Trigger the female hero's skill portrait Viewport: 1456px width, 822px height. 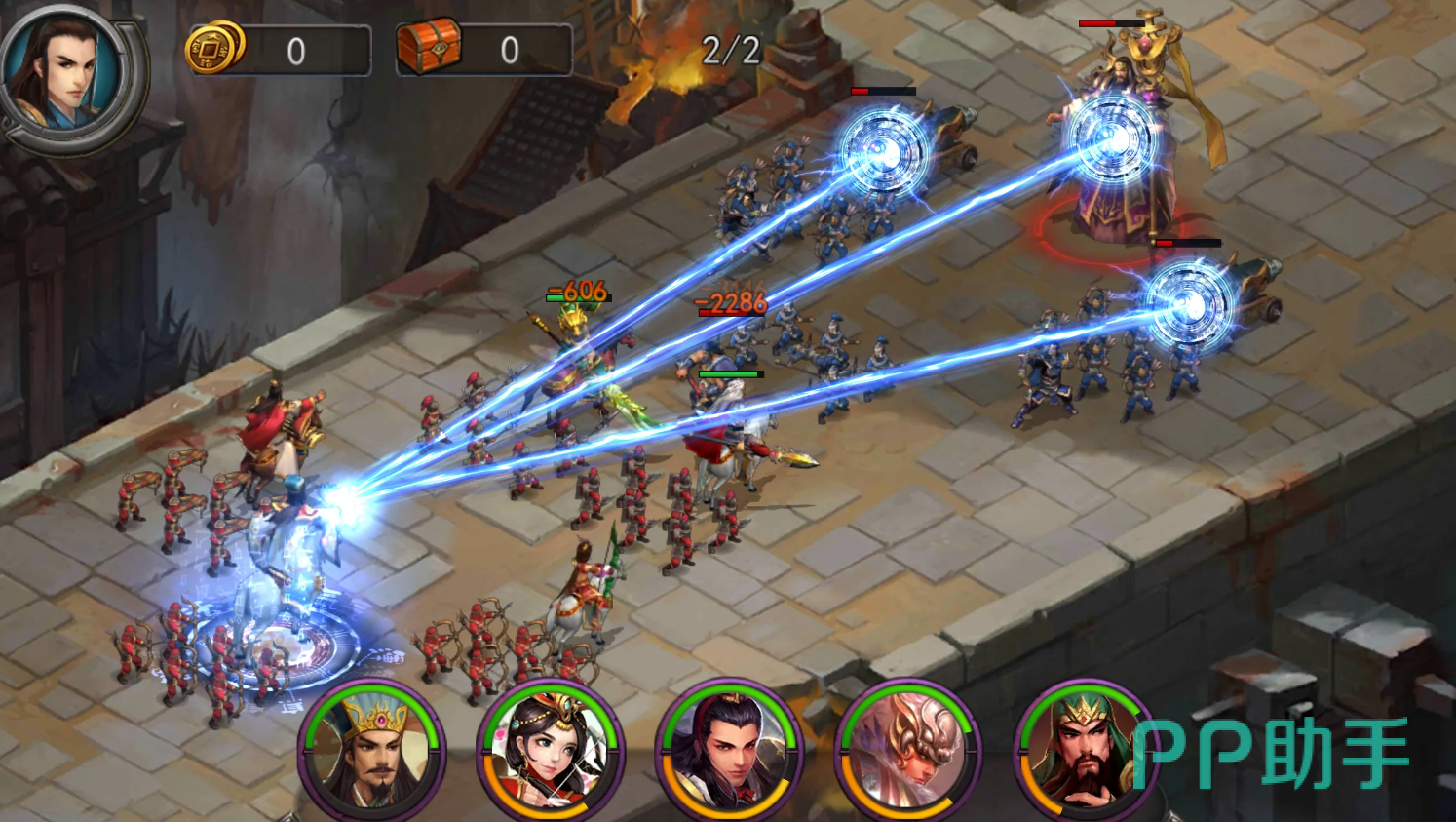[x=551, y=750]
